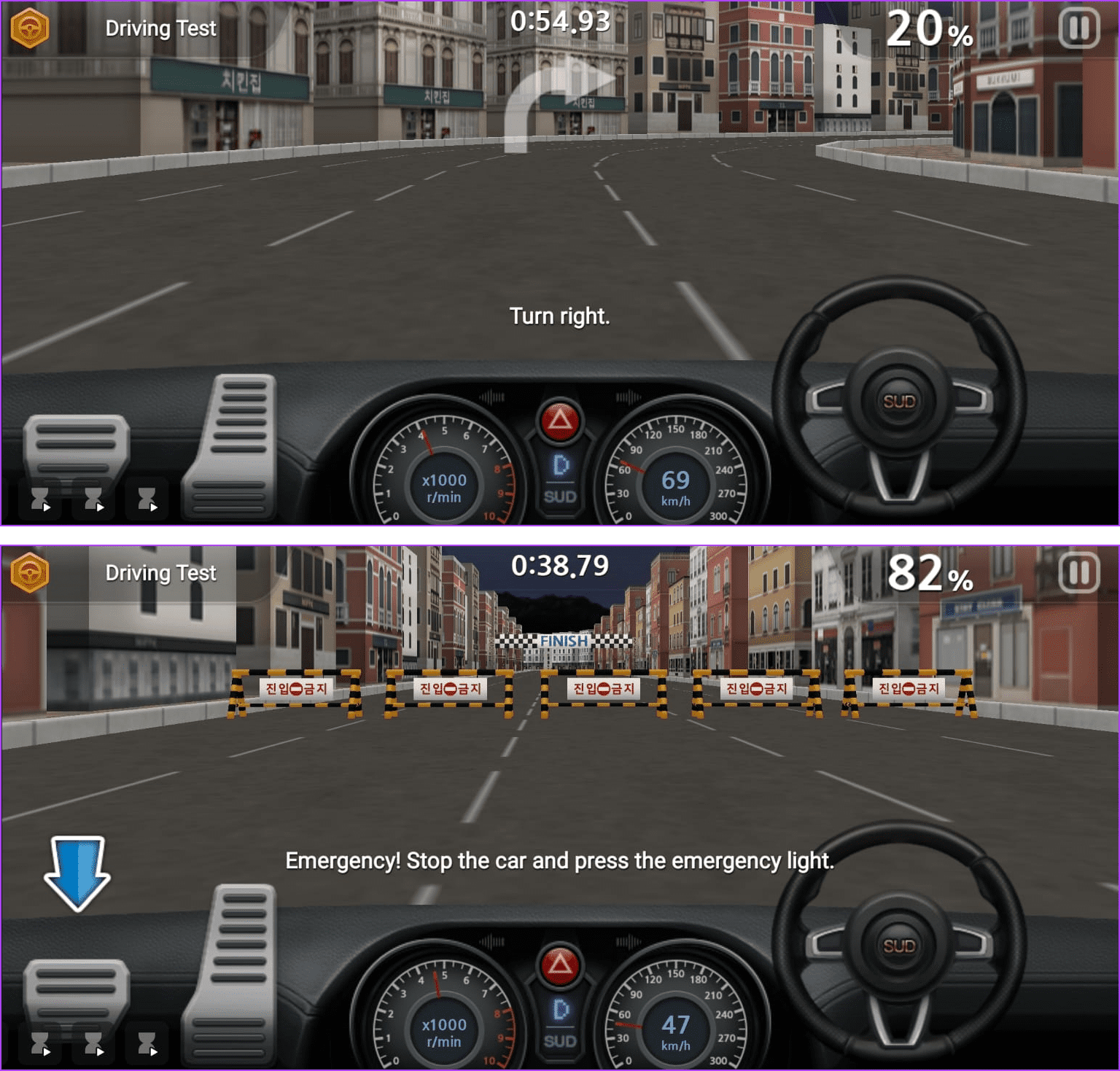The height and width of the screenshot is (1071, 1120).
Task: Activate the rightmost hourglass time booster icon
Action: pyautogui.click(x=149, y=499)
